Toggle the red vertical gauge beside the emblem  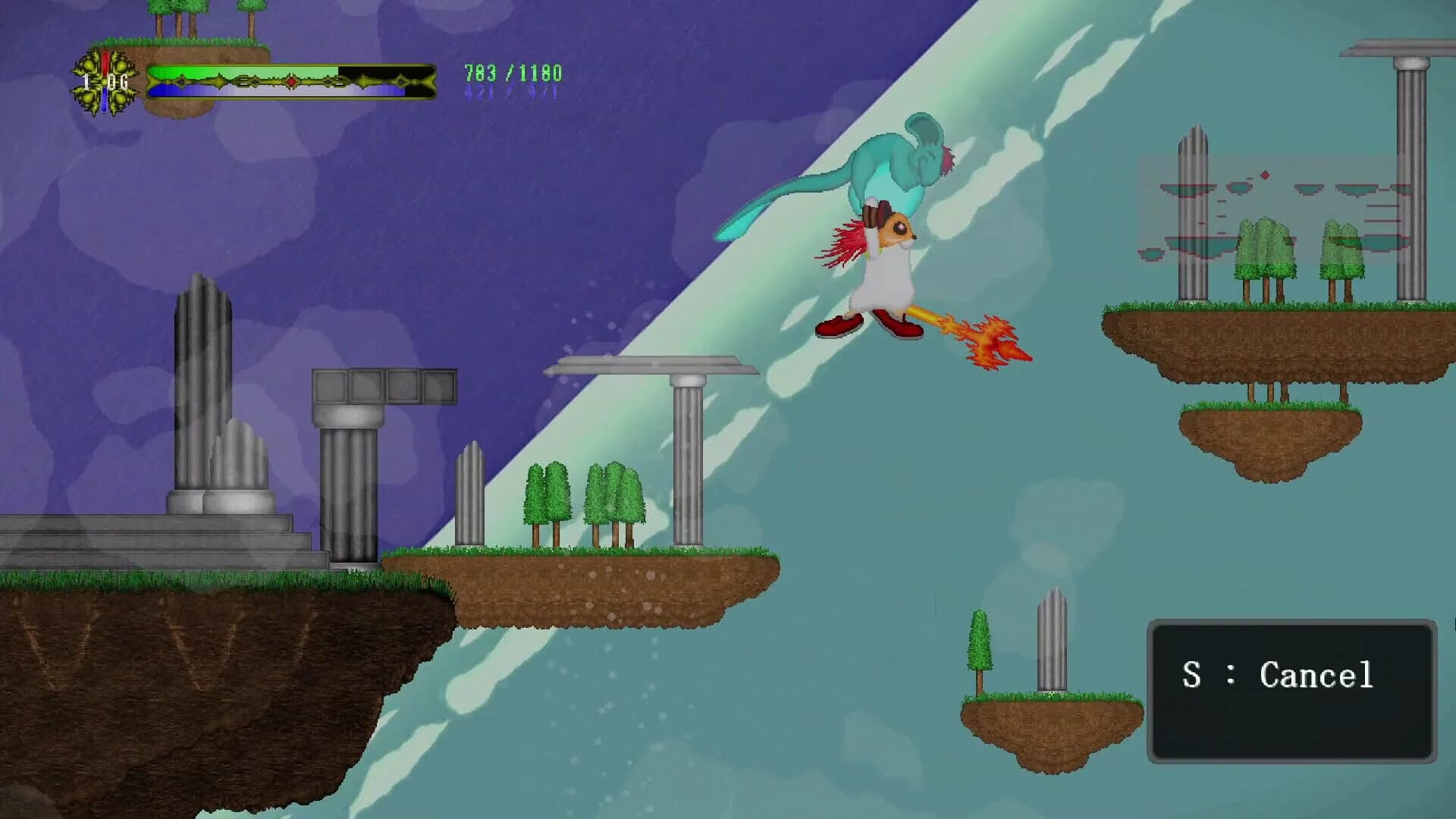tap(105, 63)
